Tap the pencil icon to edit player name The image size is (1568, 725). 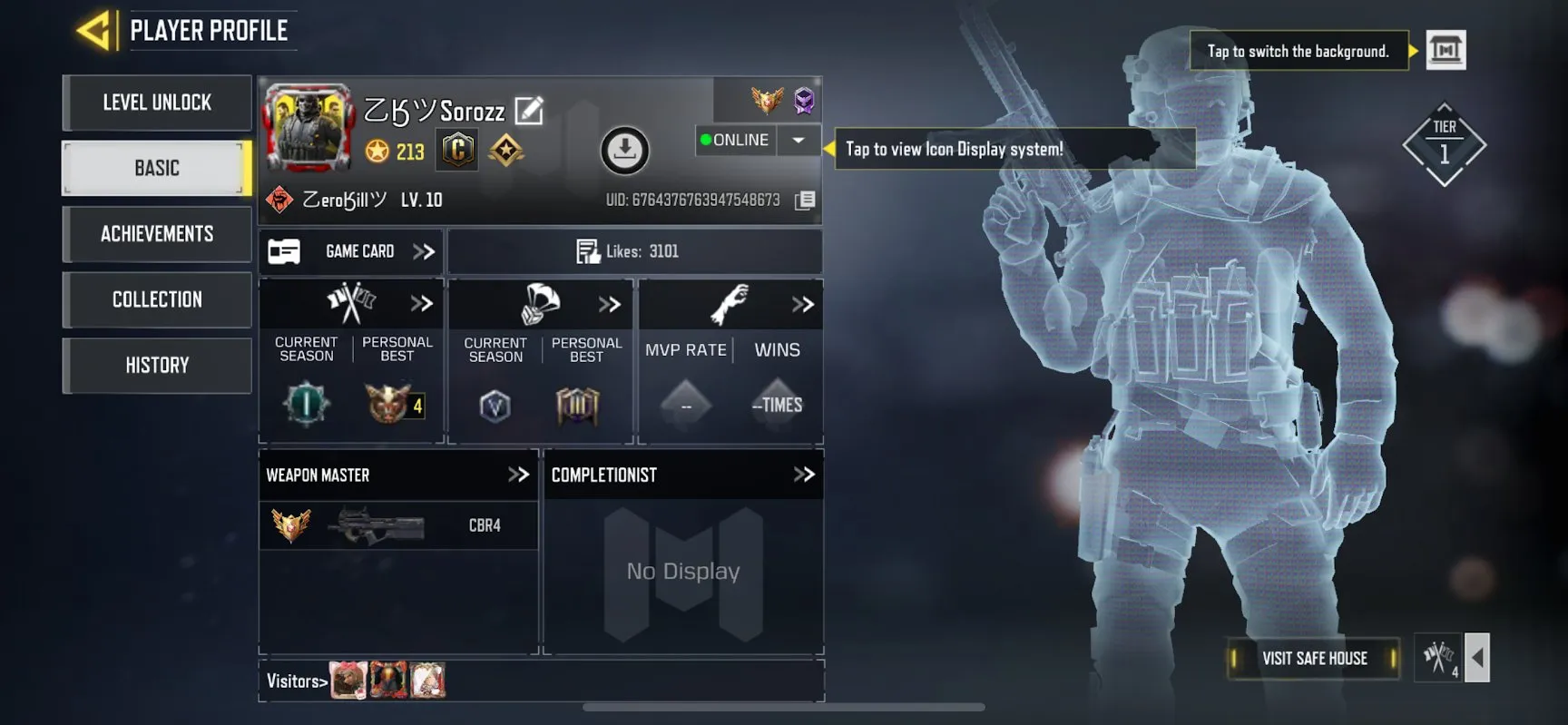pos(529,110)
